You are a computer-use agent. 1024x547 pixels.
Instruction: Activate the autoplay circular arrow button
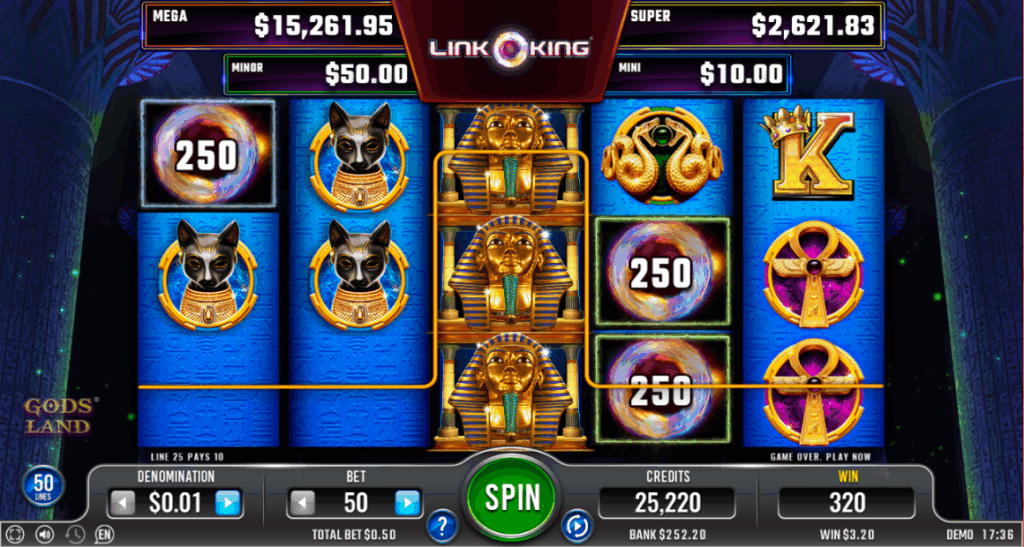577,524
